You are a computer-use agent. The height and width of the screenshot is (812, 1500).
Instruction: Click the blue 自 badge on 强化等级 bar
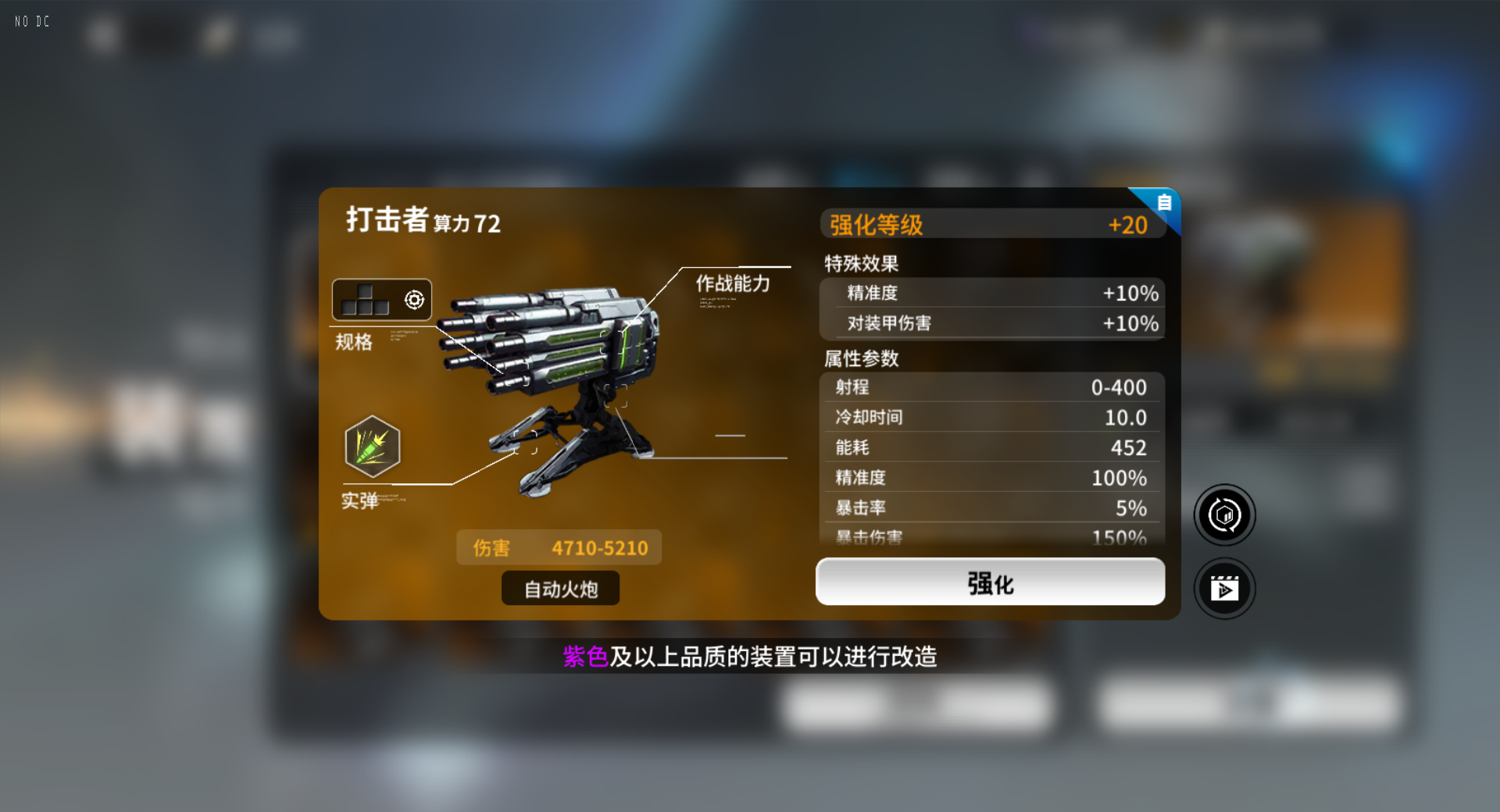[x=1163, y=202]
